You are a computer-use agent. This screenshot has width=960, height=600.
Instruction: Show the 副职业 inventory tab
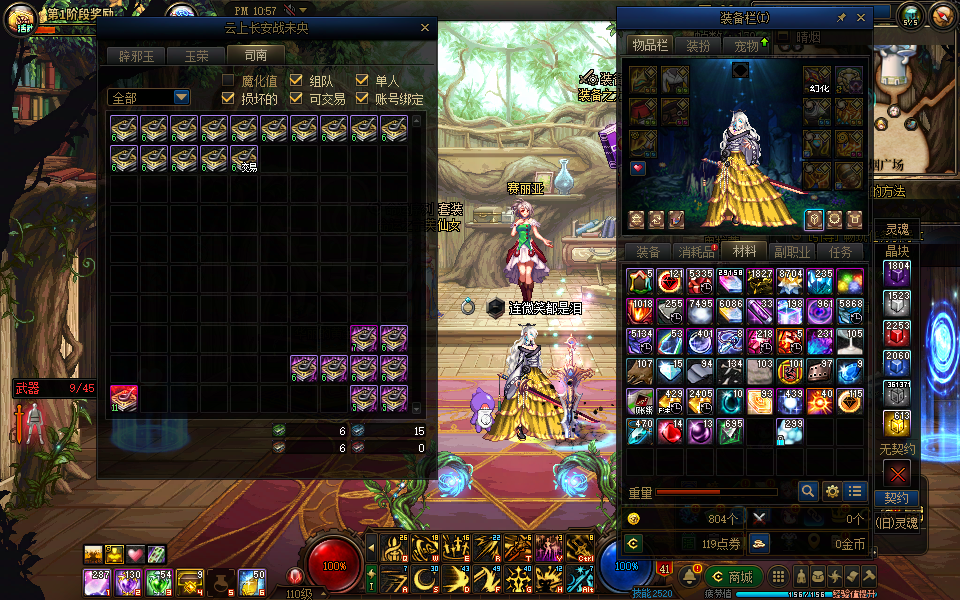792,252
